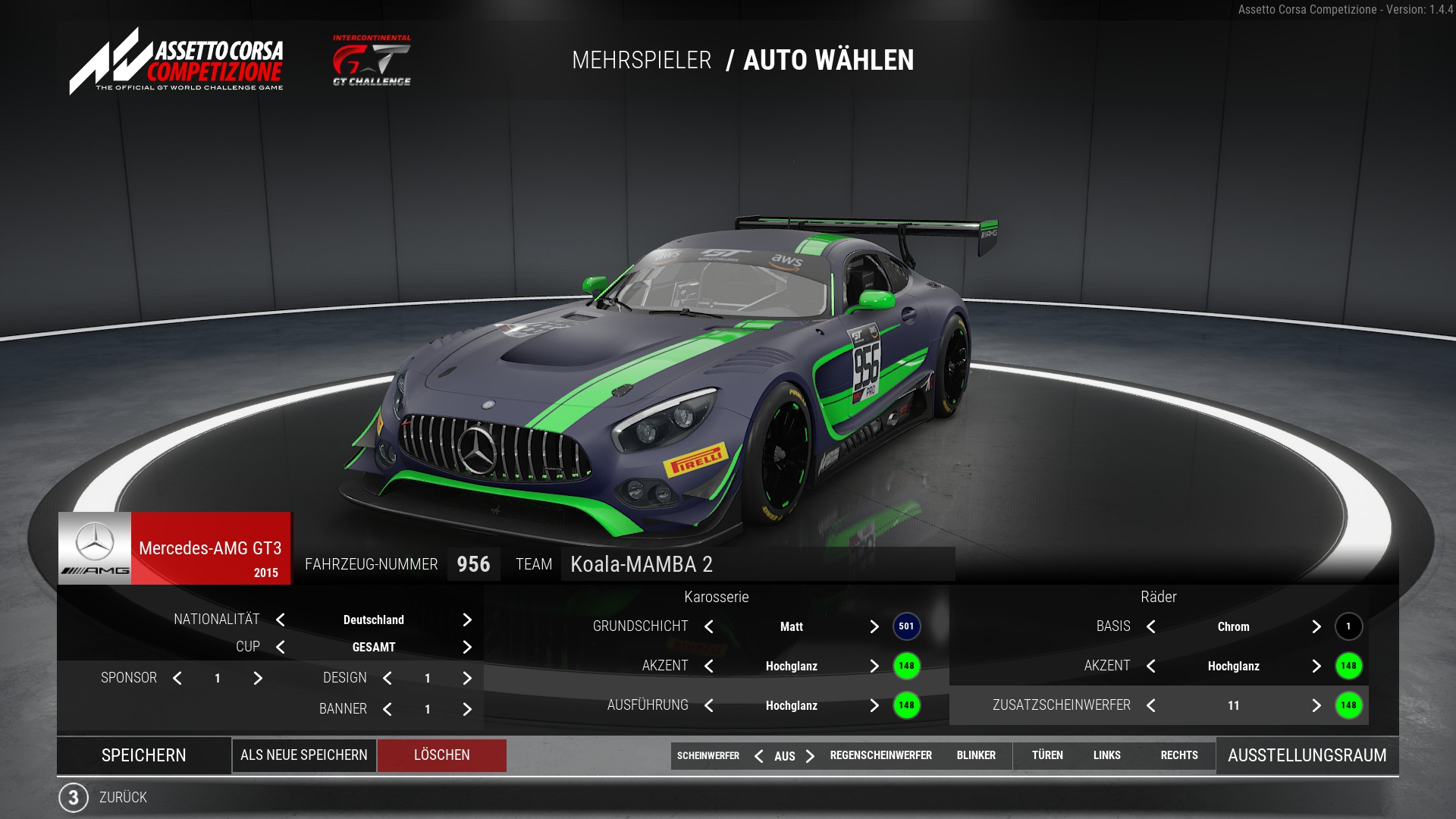The height and width of the screenshot is (819, 1456).
Task: Edit the Fahrzeug-Nummer 956 field
Action: 473,564
